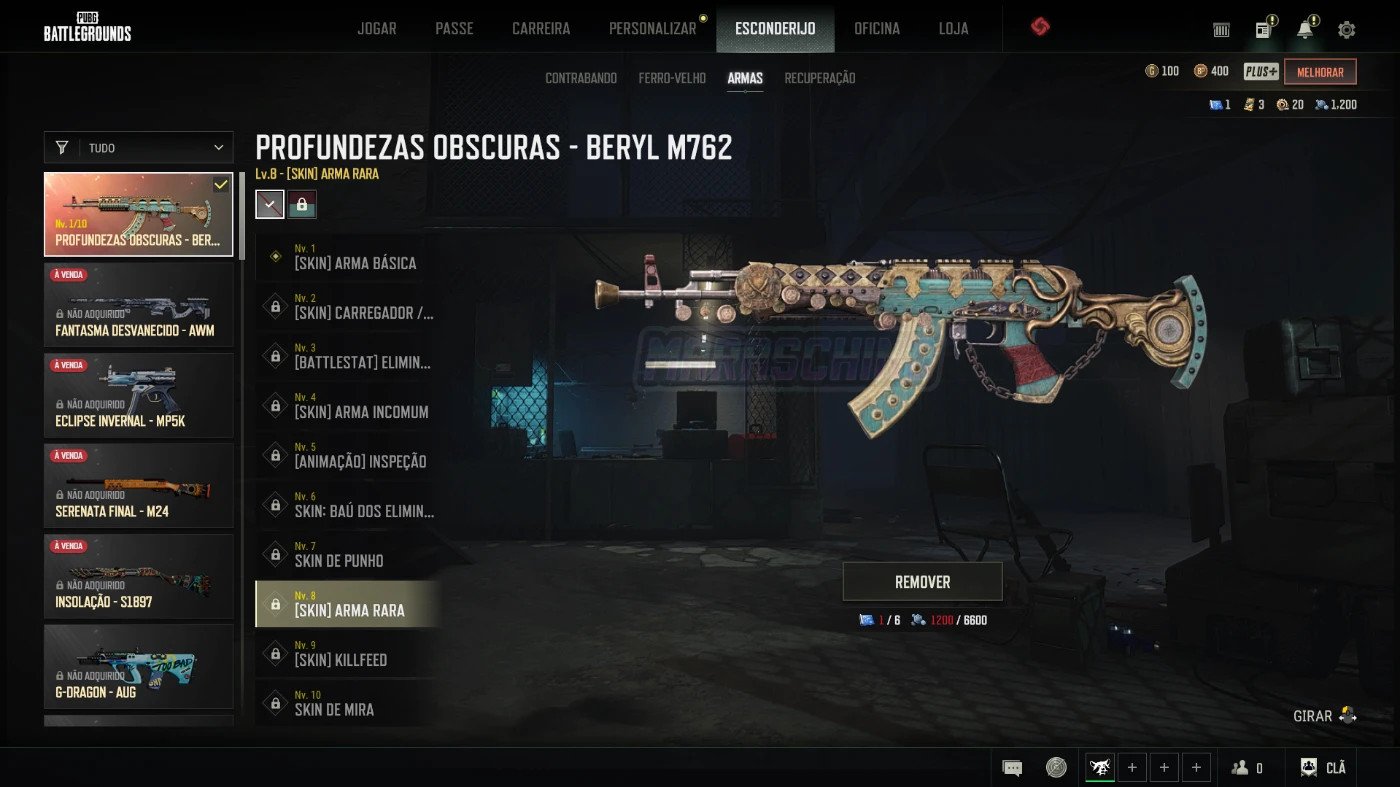Select the Fantasma Desvanecido AWM skin
The image size is (1400, 787).
coord(139,304)
